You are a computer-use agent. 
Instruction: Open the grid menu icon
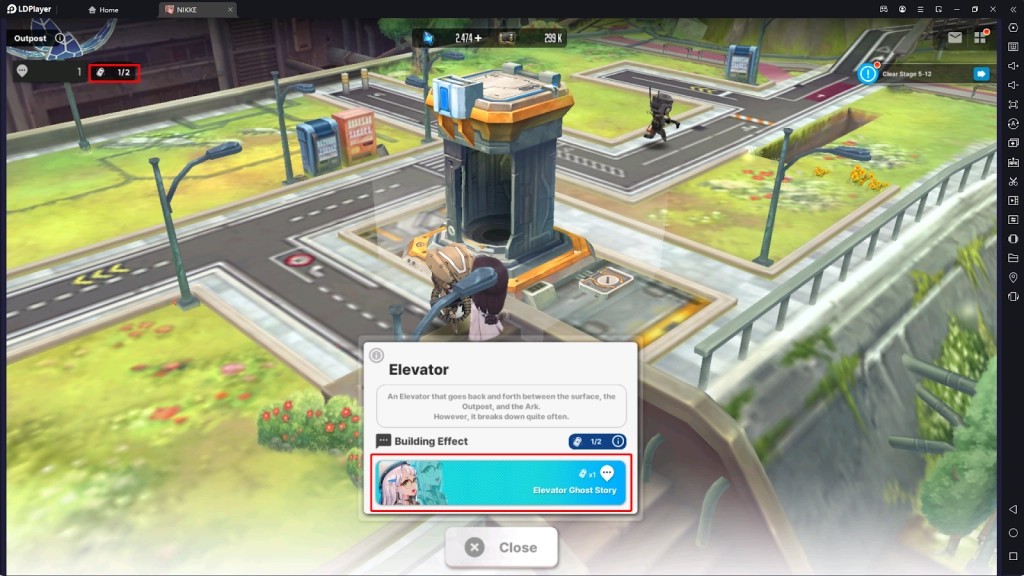pos(980,38)
